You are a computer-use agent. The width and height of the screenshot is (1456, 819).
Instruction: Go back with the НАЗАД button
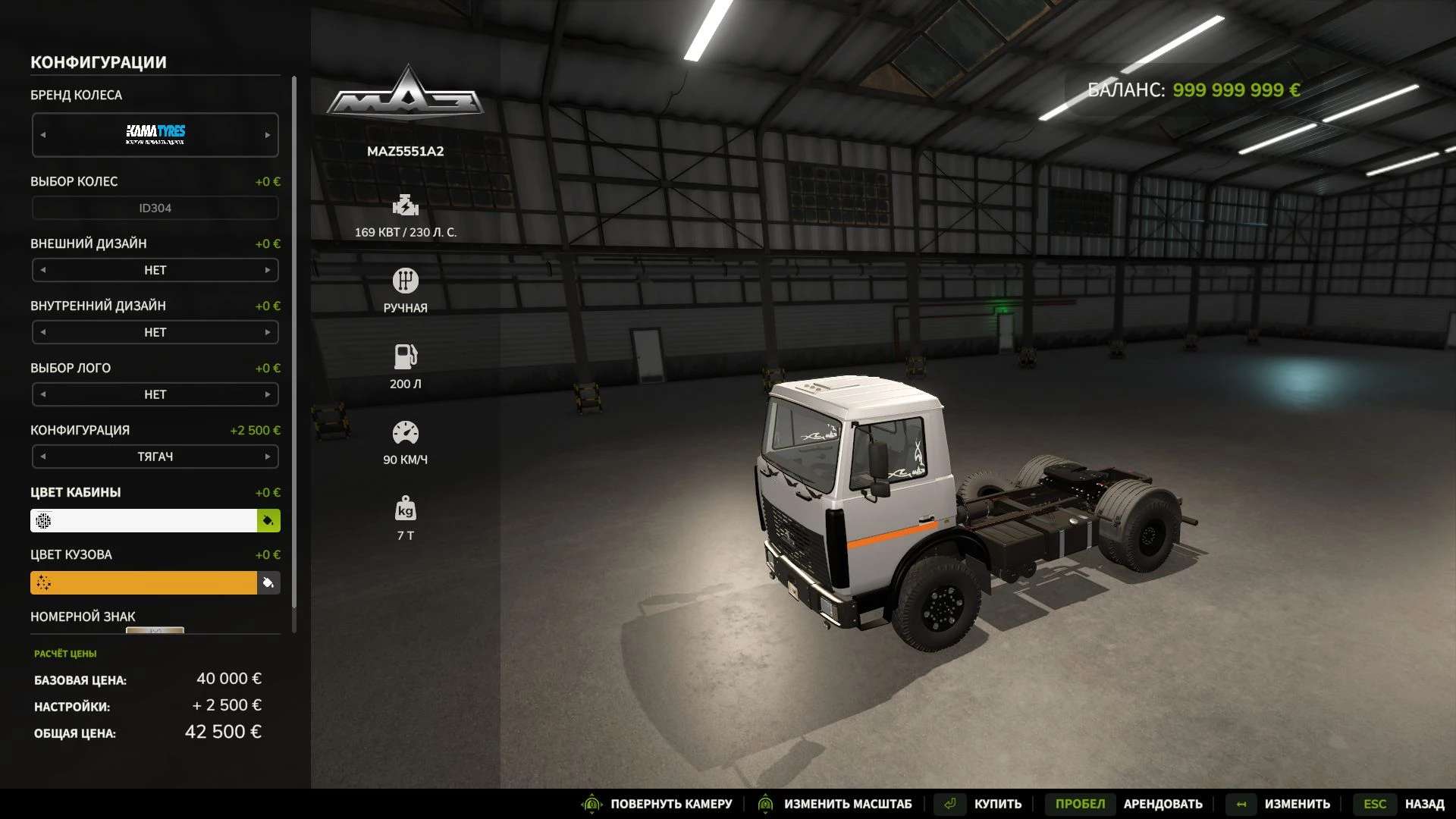(1423, 804)
